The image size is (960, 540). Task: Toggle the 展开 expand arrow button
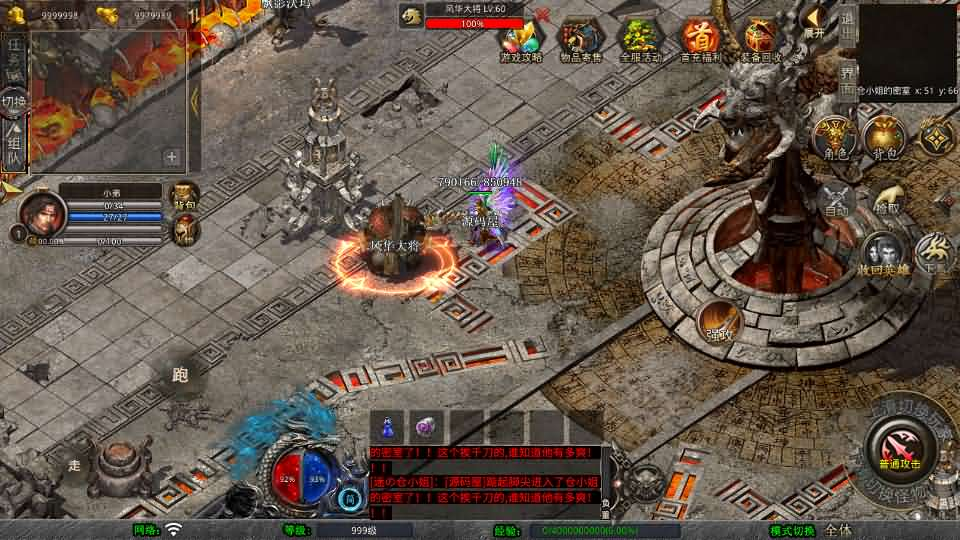814,20
